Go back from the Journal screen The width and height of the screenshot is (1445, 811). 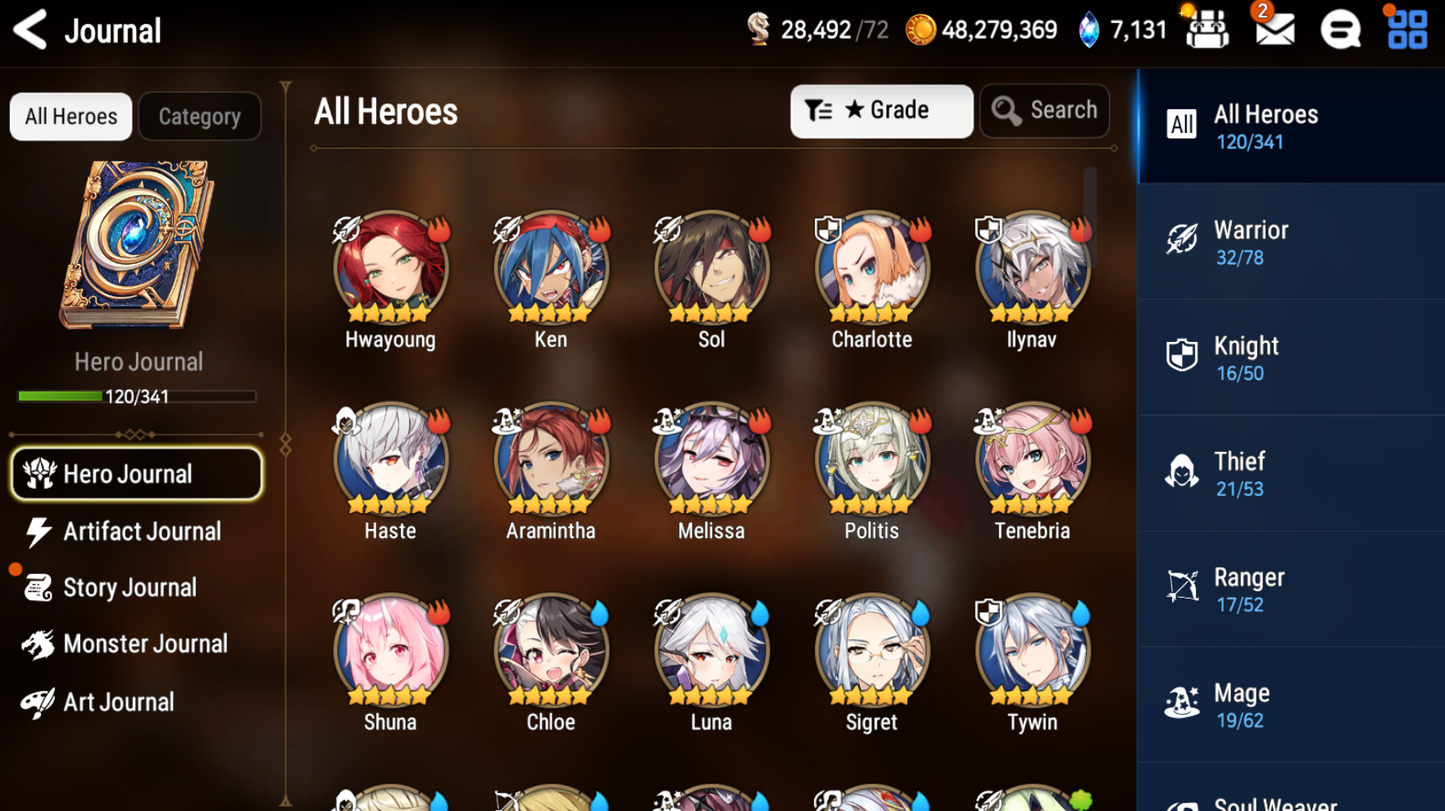coord(30,31)
